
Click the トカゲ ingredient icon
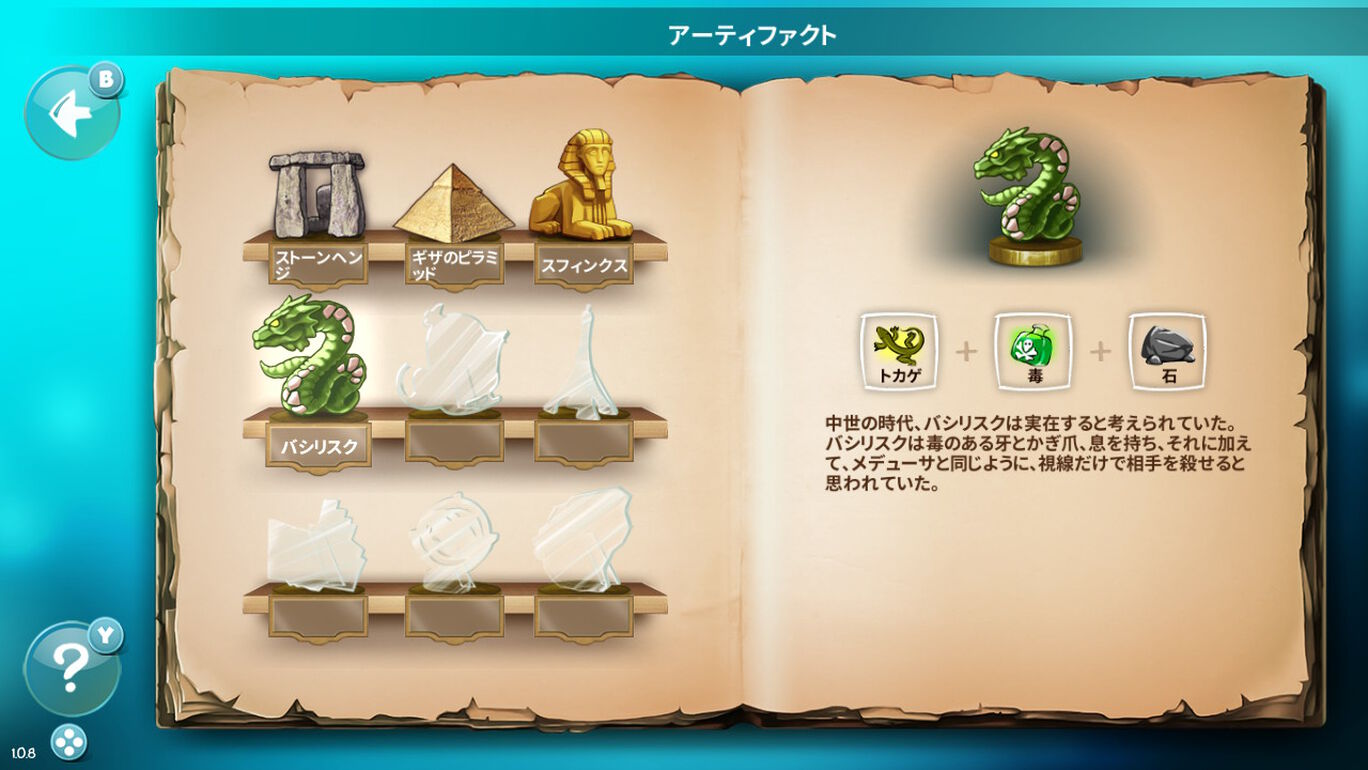(897, 352)
